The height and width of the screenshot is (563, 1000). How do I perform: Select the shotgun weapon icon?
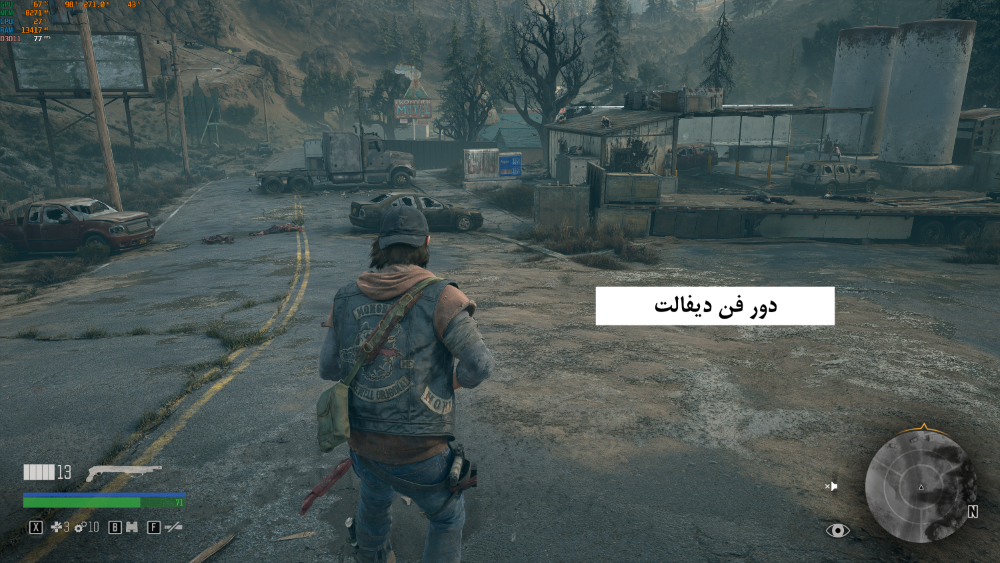[123, 472]
